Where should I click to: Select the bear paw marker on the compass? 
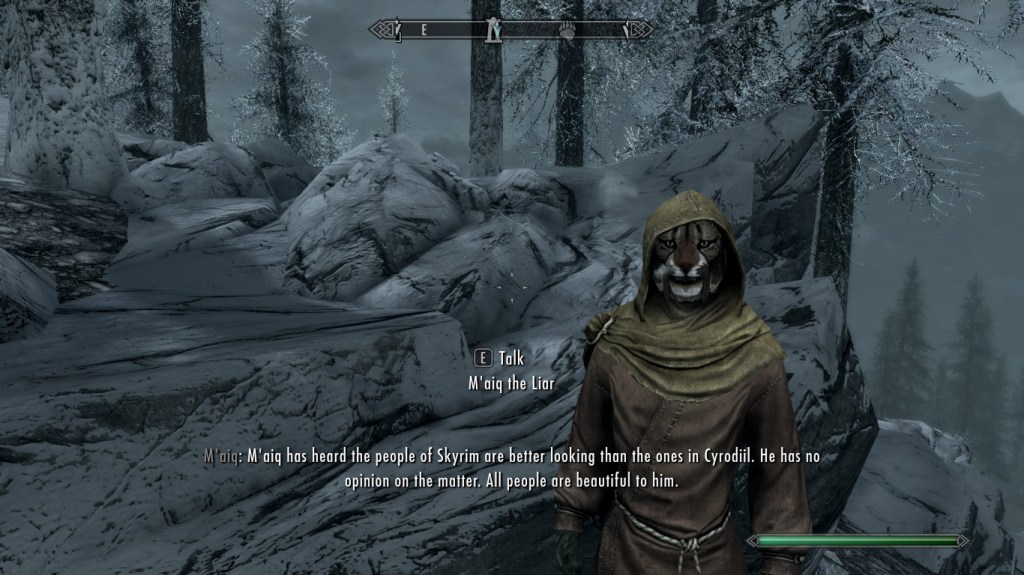(x=568, y=30)
